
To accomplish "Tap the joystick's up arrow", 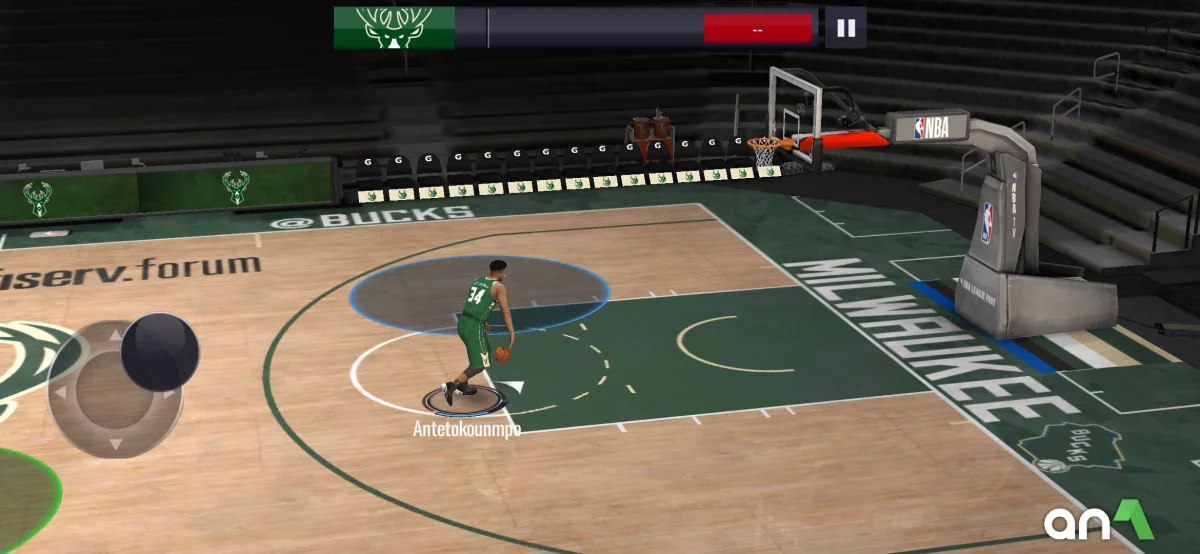I will [x=114, y=336].
